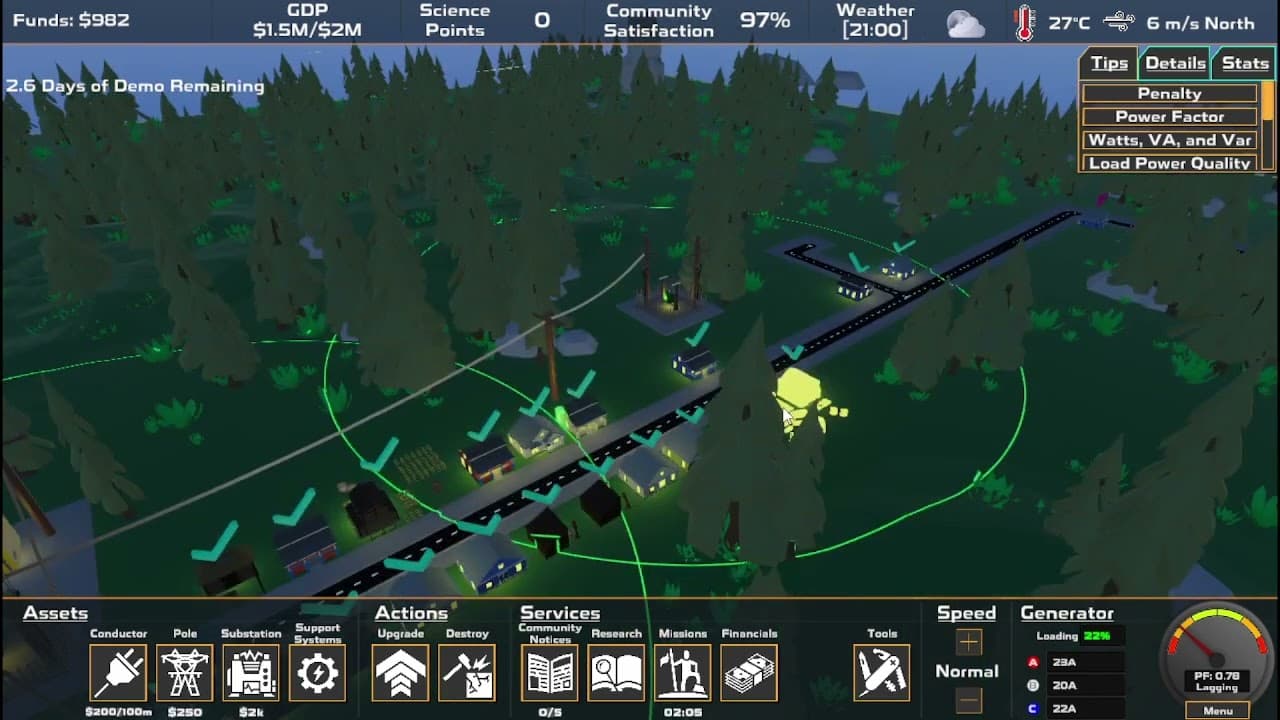Screen dimensions: 1280x720
Task: Click the Menu button
Action: pyautogui.click(x=1218, y=711)
